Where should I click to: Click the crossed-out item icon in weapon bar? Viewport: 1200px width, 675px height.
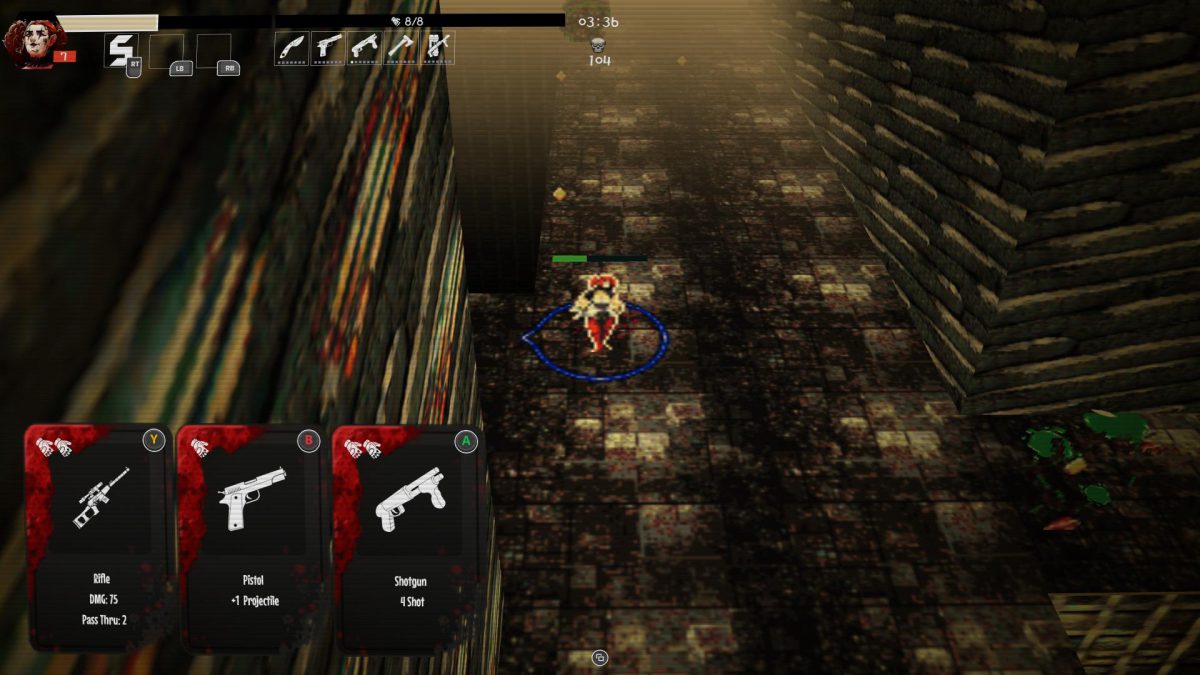[x=437, y=47]
